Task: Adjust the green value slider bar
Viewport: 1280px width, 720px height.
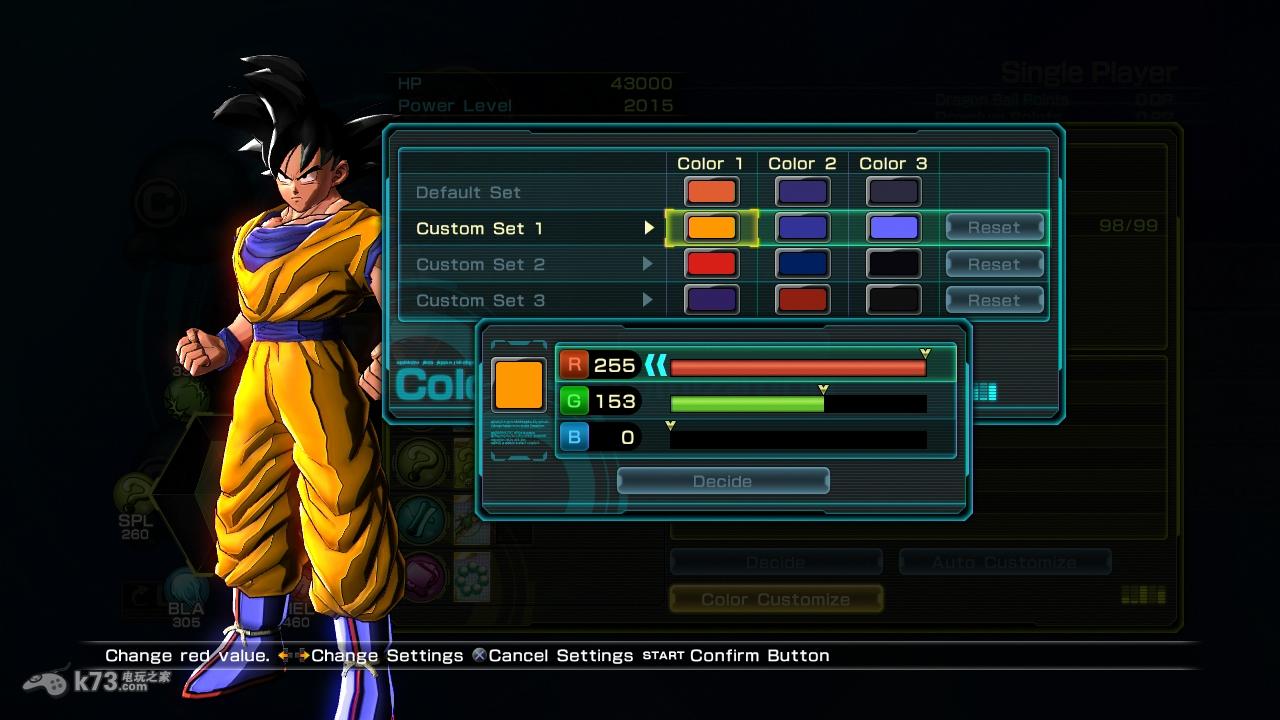Action: pos(798,404)
